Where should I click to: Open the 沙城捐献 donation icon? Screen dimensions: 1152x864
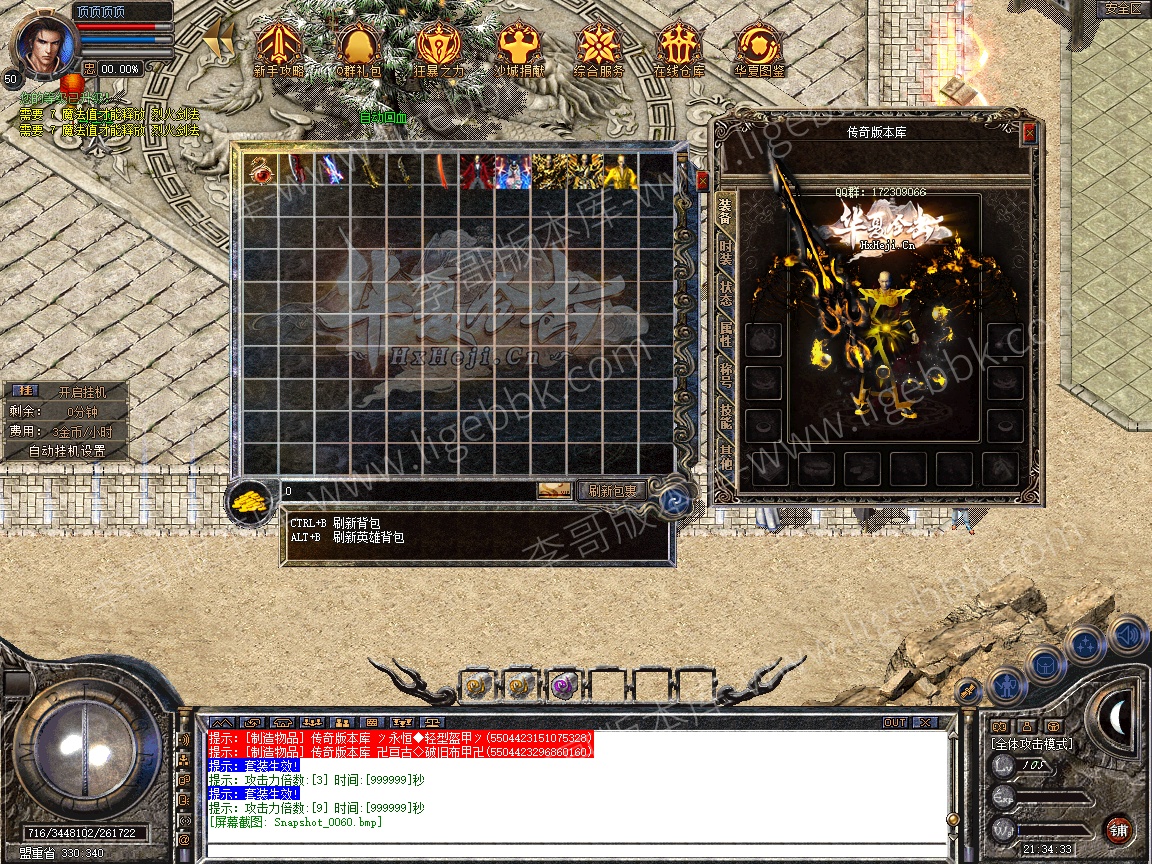(519, 49)
